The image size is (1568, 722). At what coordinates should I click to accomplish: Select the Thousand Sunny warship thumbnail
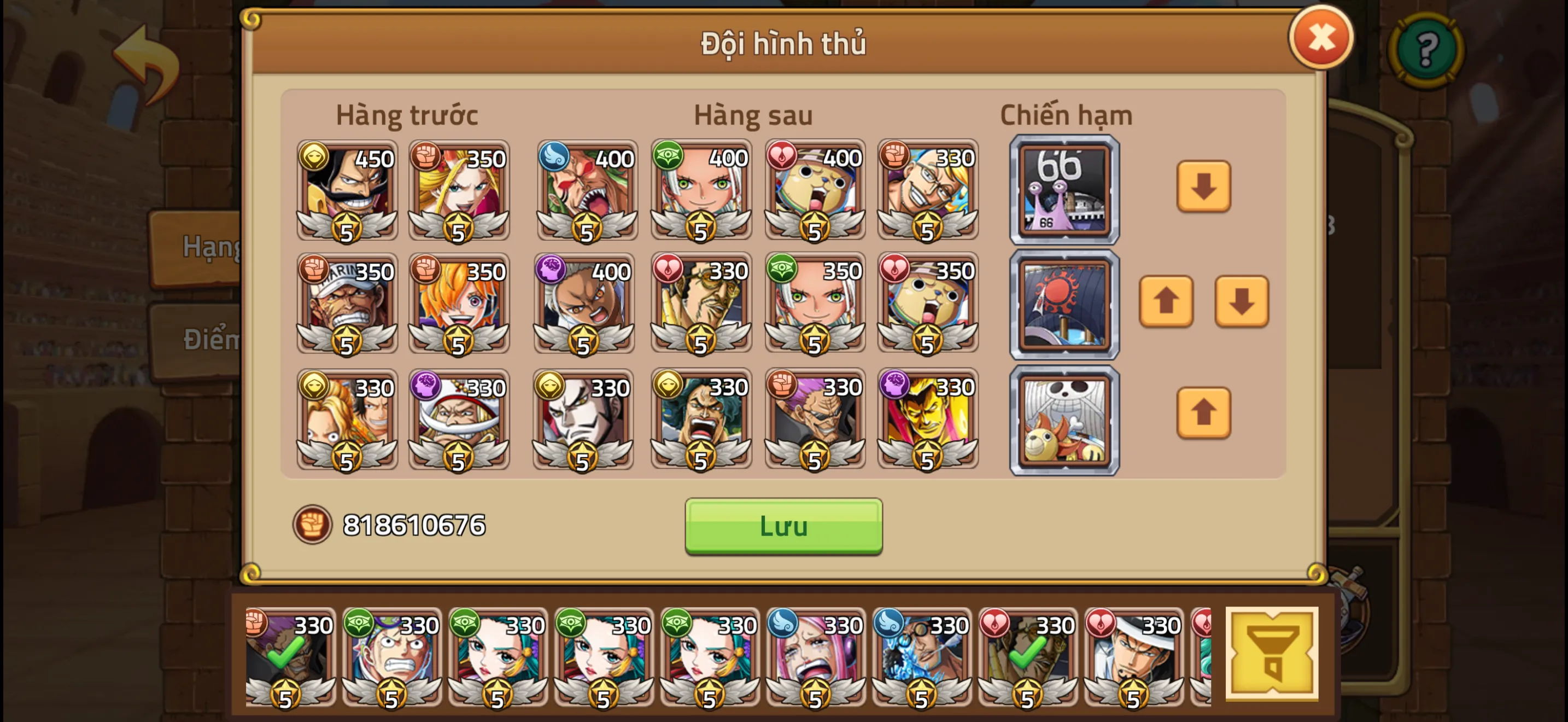click(x=1064, y=420)
